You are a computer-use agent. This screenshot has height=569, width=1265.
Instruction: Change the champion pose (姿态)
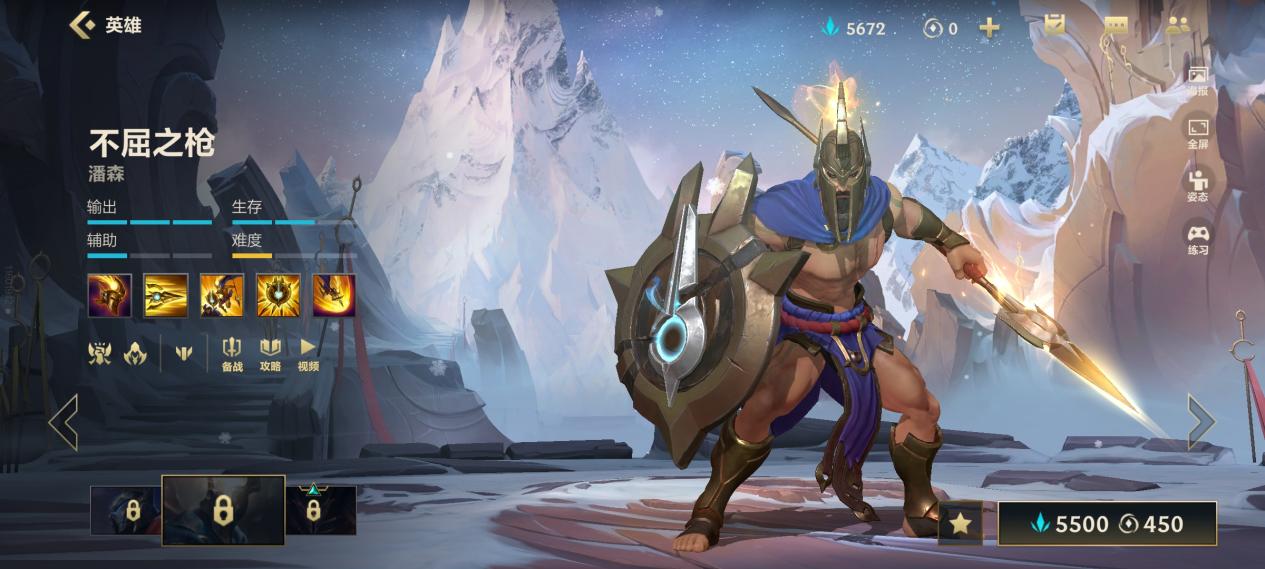coord(1197,185)
